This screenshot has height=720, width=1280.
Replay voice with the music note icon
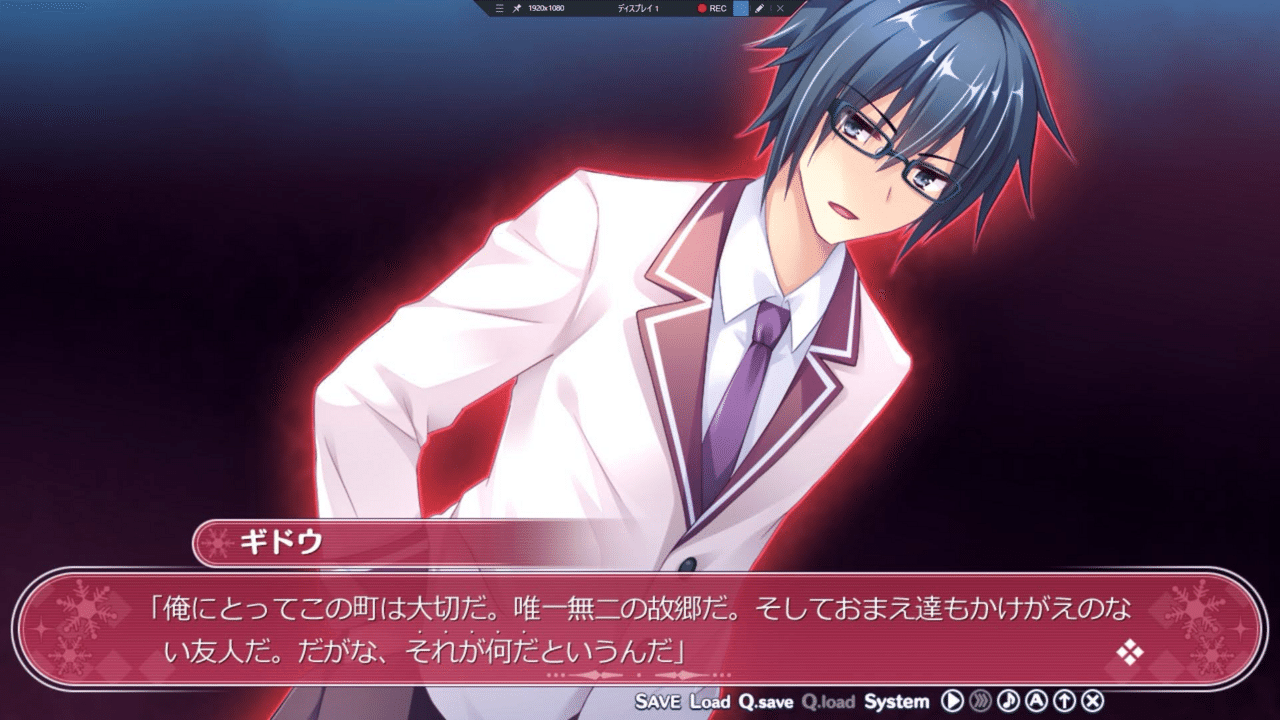coord(1010,701)
